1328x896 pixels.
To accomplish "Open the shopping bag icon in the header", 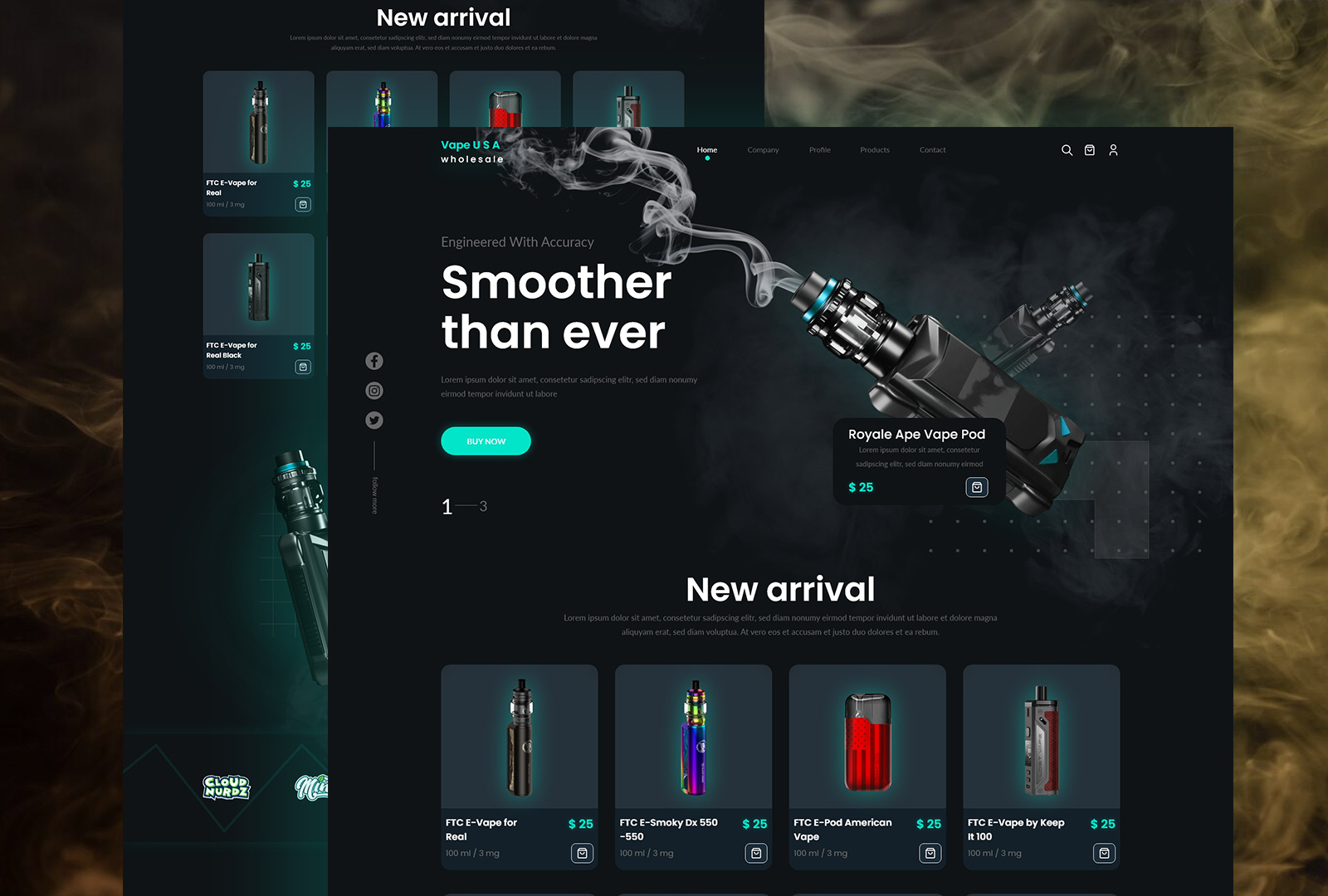I will pos(1090,150).
